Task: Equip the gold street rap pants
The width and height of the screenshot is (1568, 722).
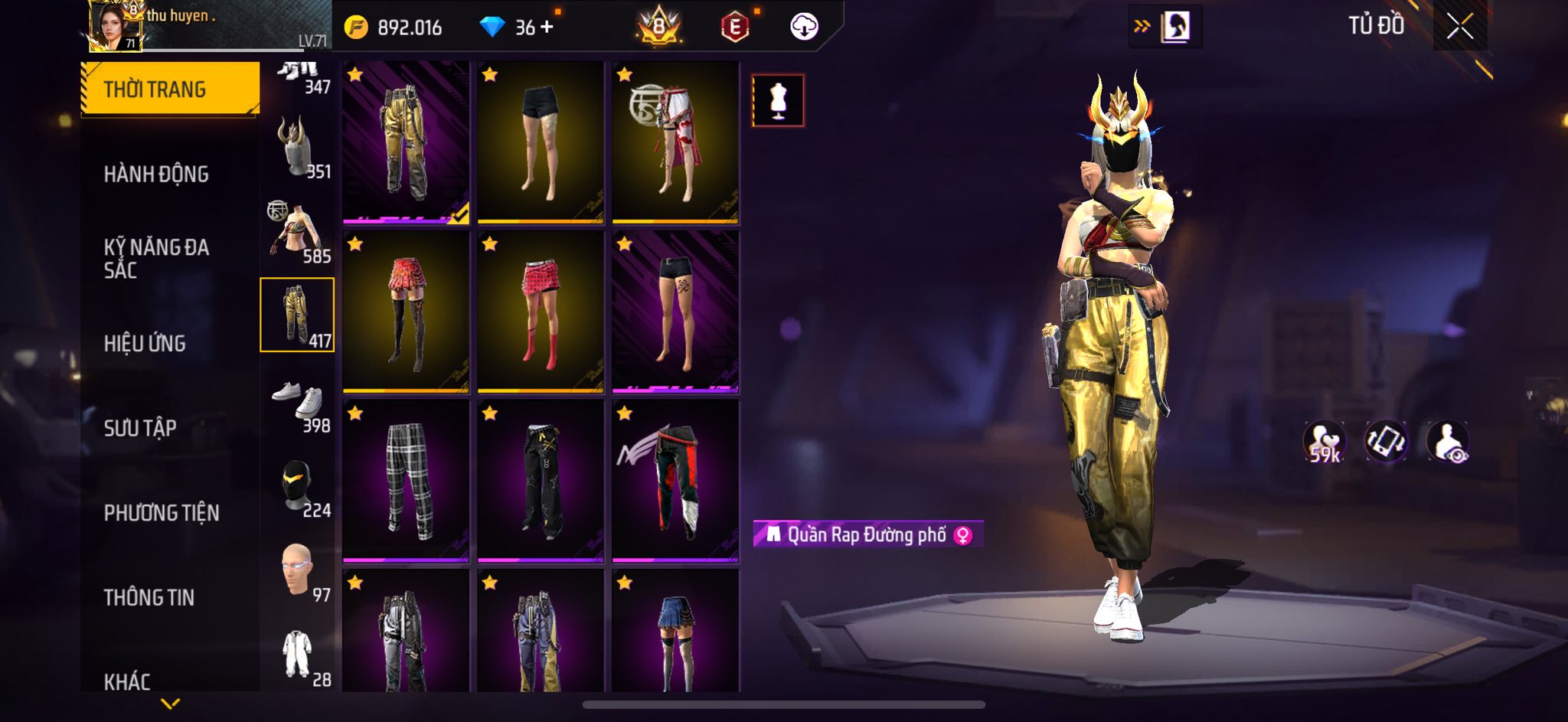Action: pyautogui.click(x=406, y=142)
